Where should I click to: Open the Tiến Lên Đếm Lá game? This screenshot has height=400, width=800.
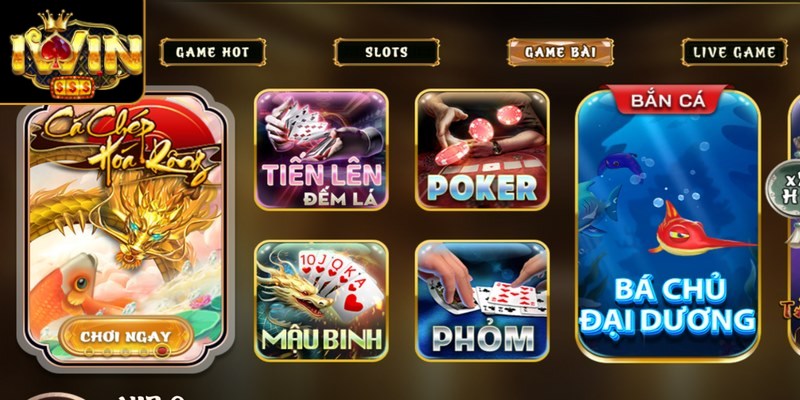[321, 150]
